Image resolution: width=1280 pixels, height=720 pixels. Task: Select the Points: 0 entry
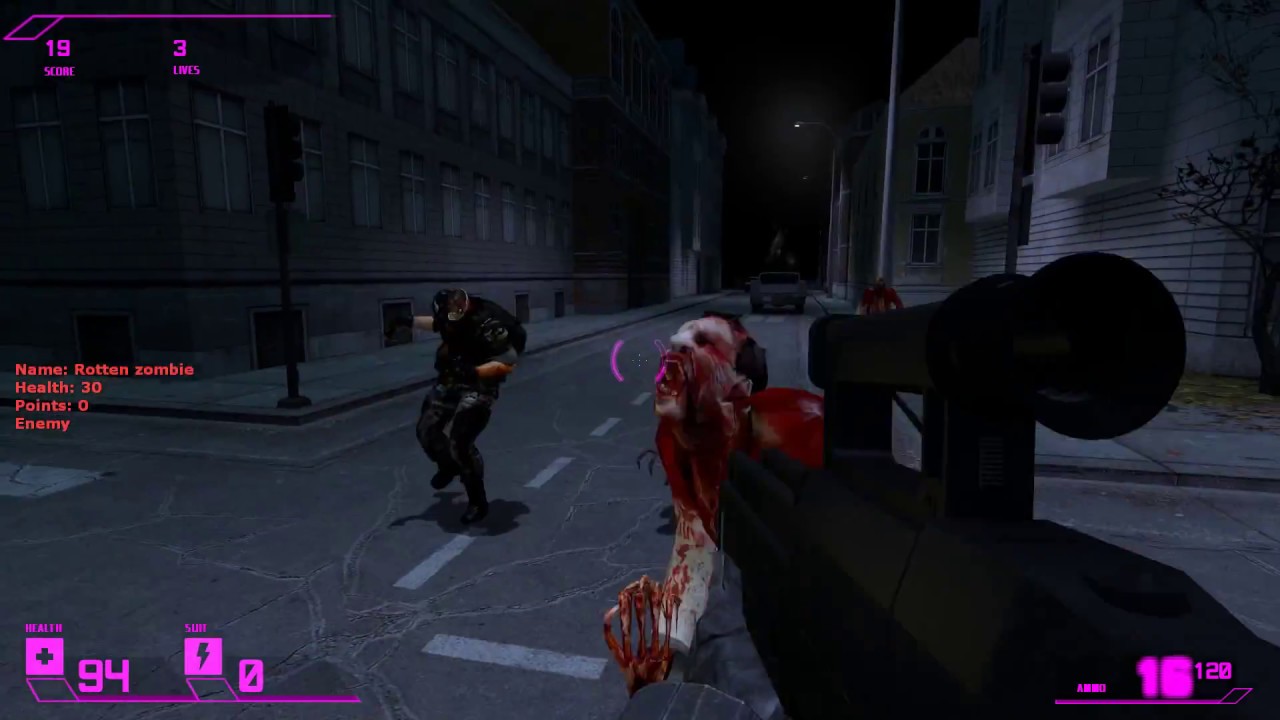50,405
